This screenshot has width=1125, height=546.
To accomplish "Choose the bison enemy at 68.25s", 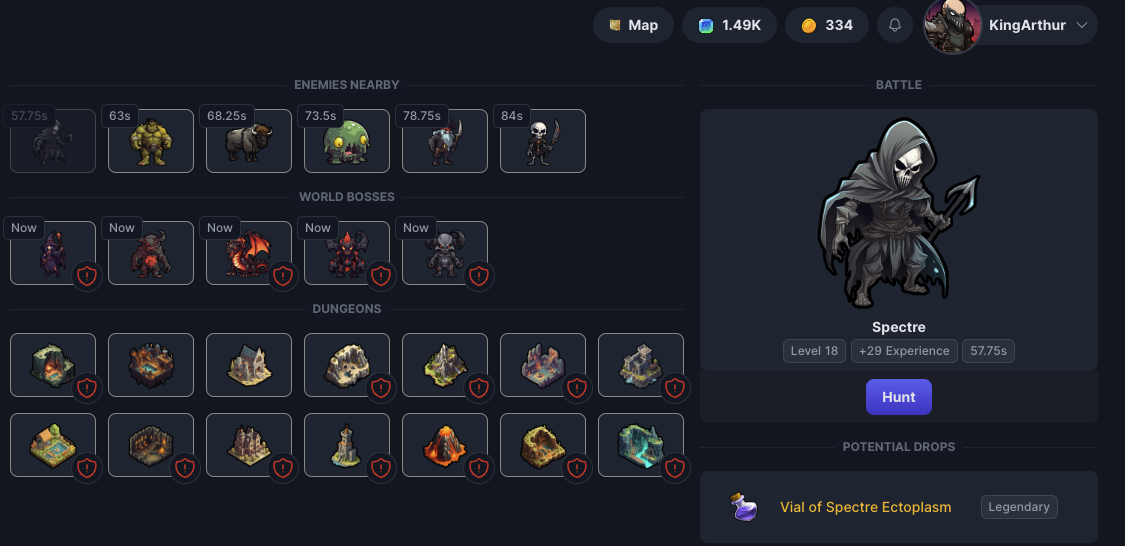I will coord(249,141).
